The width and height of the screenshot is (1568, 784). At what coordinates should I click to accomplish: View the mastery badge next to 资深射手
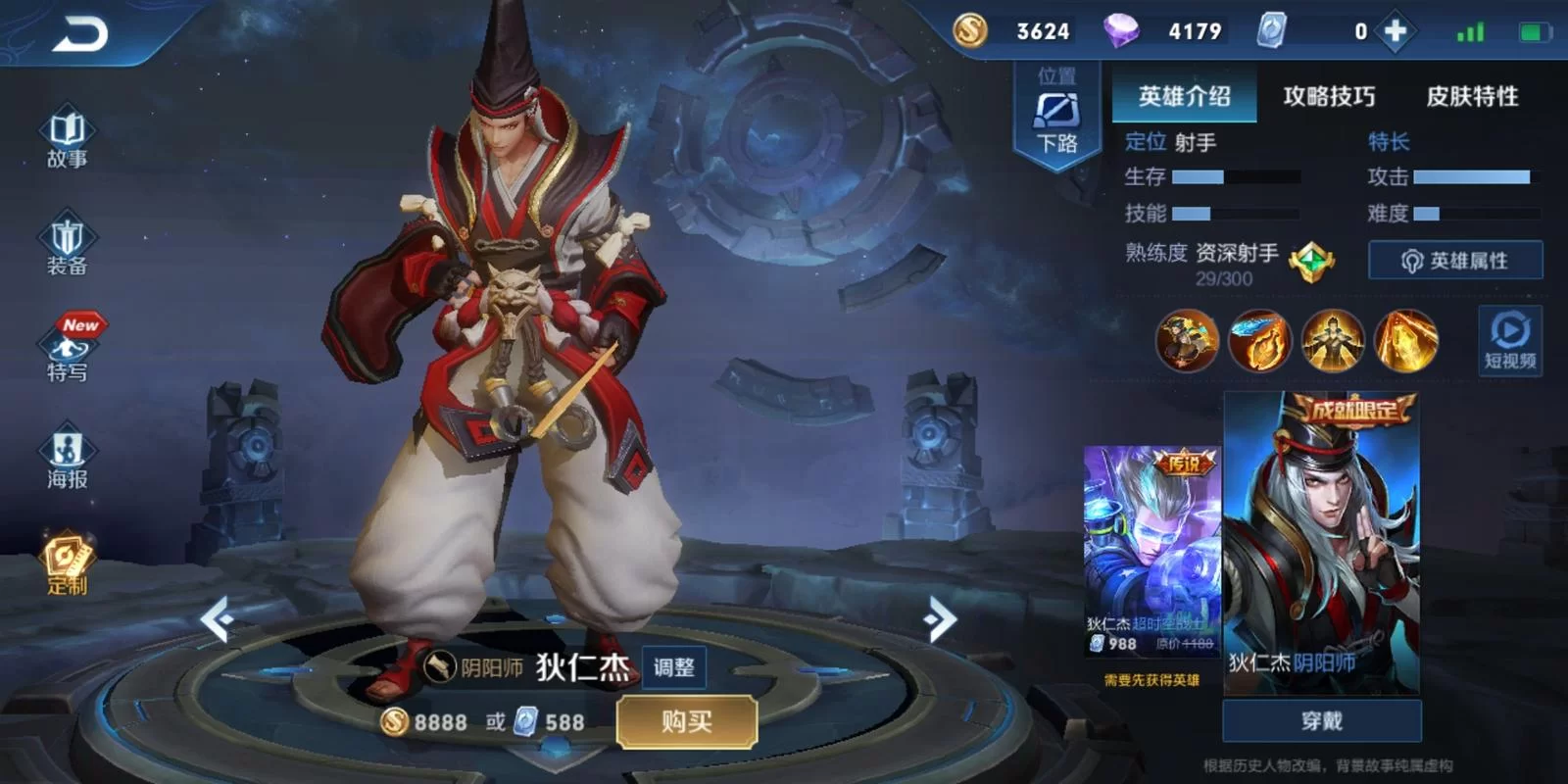[x=1310, y=261]
